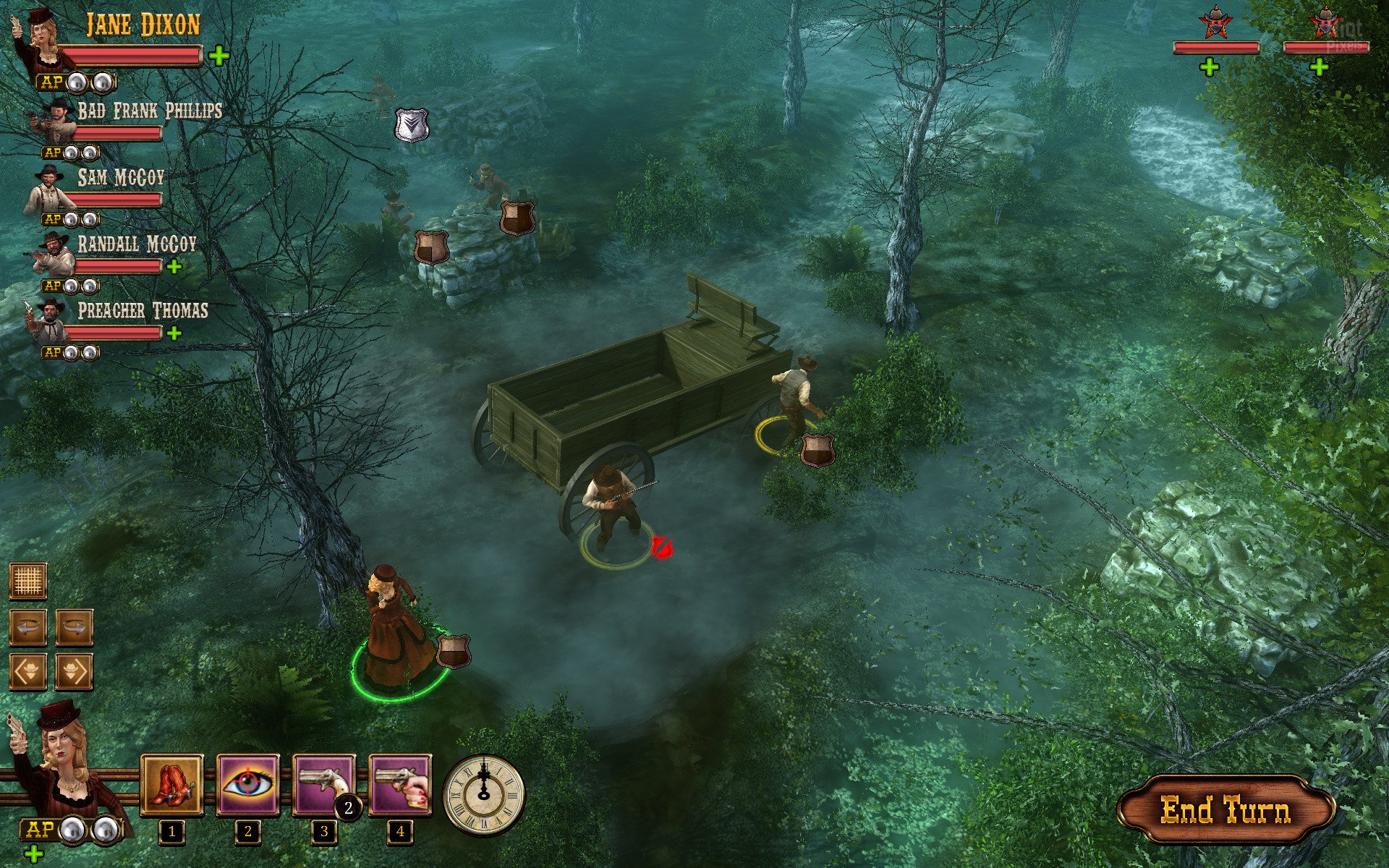Activate the cowboy boots move ability
Image resolution: width=1389 pixels, height=868 pixels.
click(171, 786)
